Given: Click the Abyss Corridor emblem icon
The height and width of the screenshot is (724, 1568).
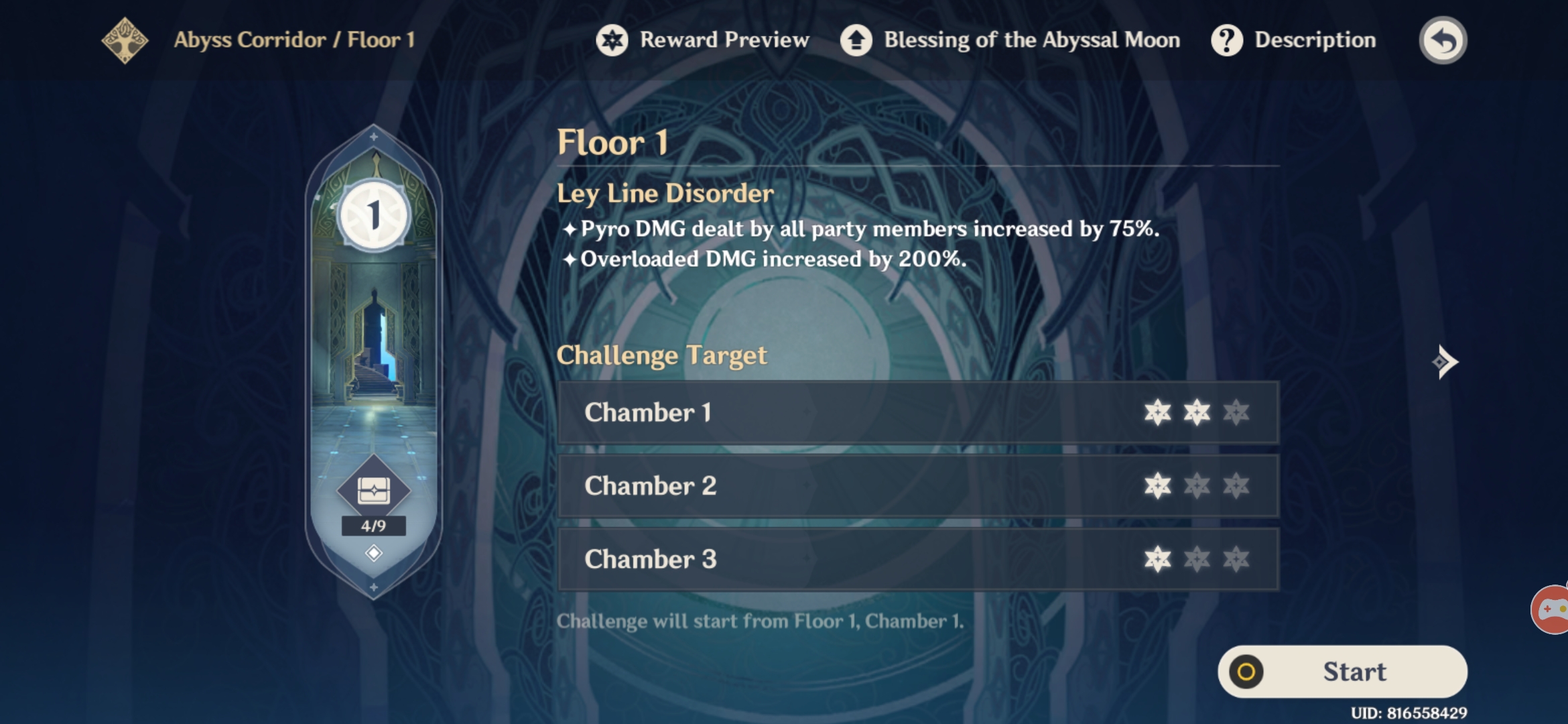Looking at the screenshot, I should 124,39.
